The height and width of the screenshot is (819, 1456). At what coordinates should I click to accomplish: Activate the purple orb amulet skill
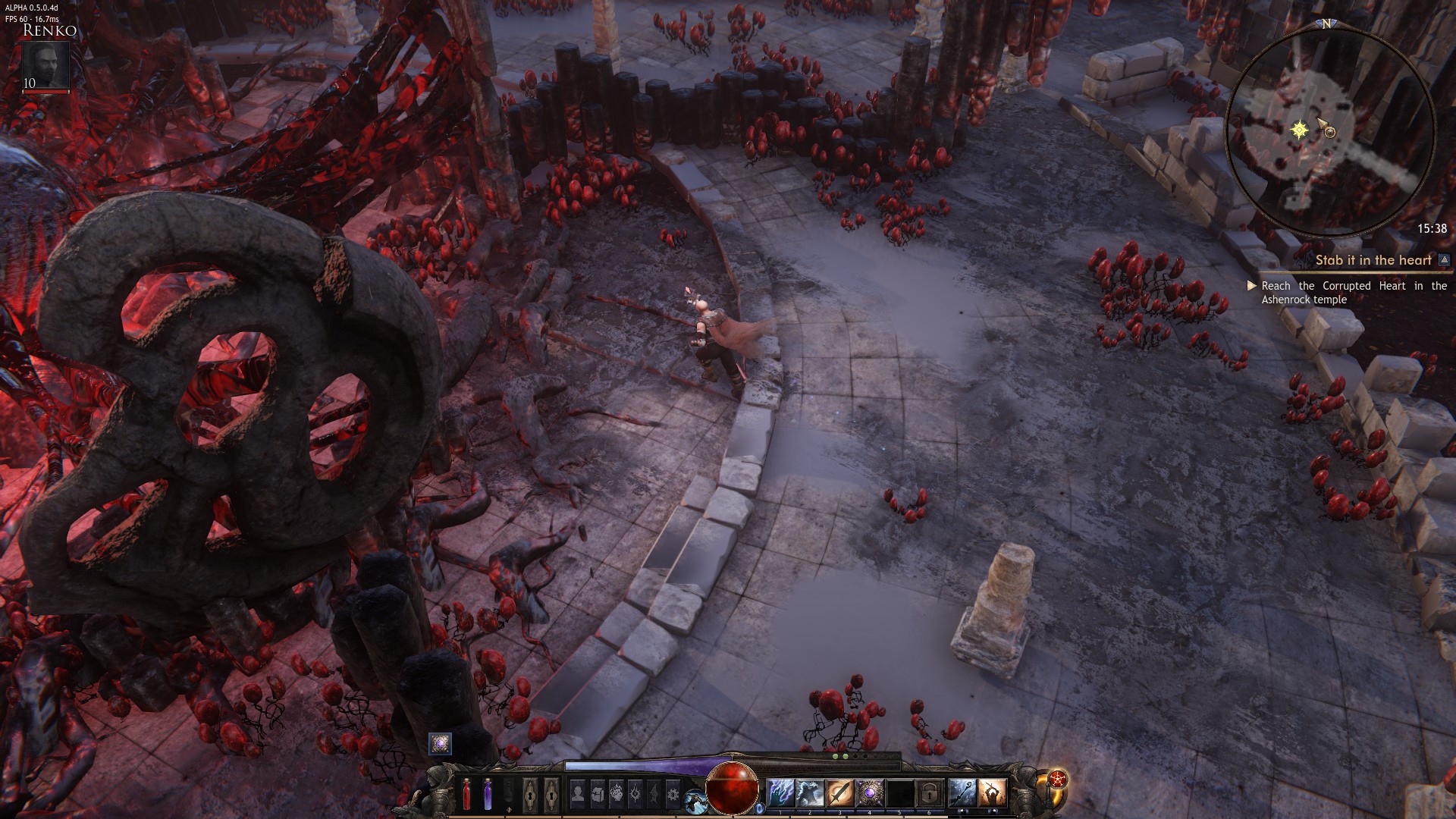(x=869, y=793)
